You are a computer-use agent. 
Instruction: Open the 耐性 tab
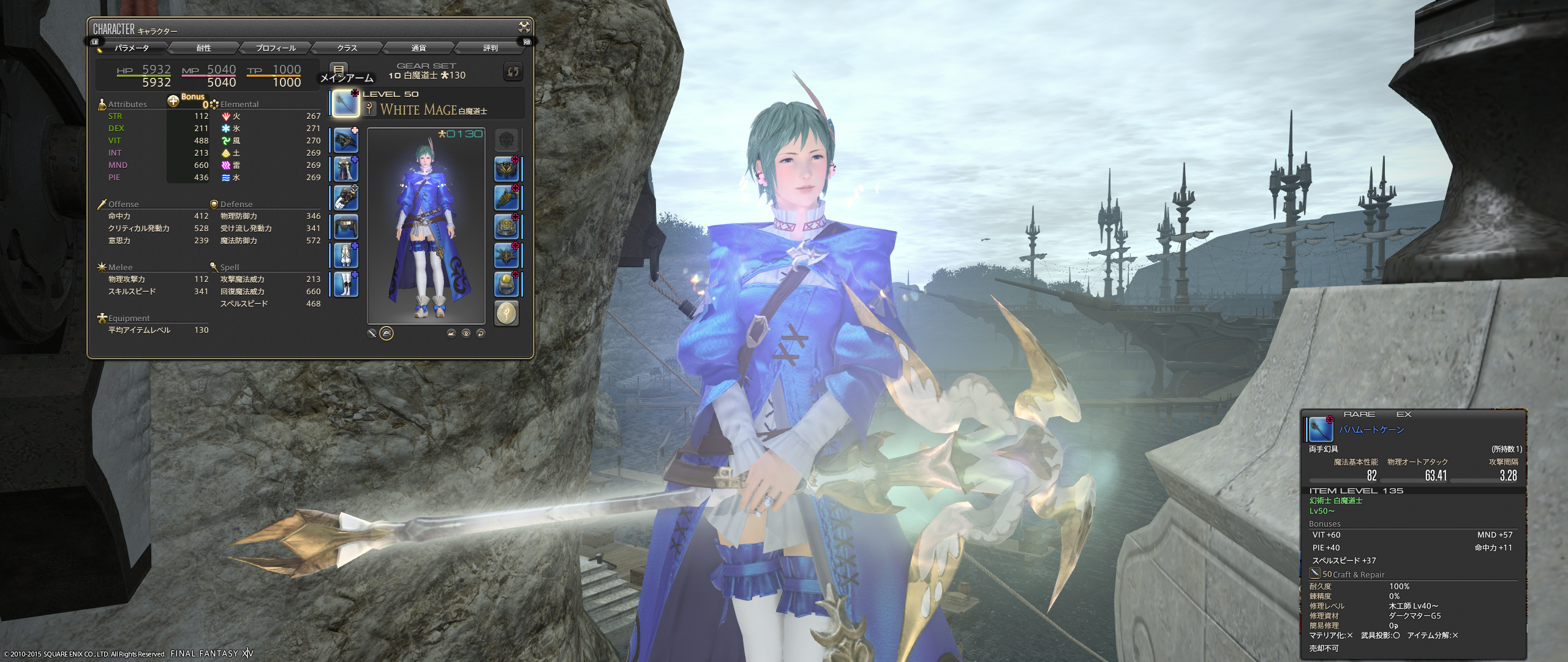(203, 48)
